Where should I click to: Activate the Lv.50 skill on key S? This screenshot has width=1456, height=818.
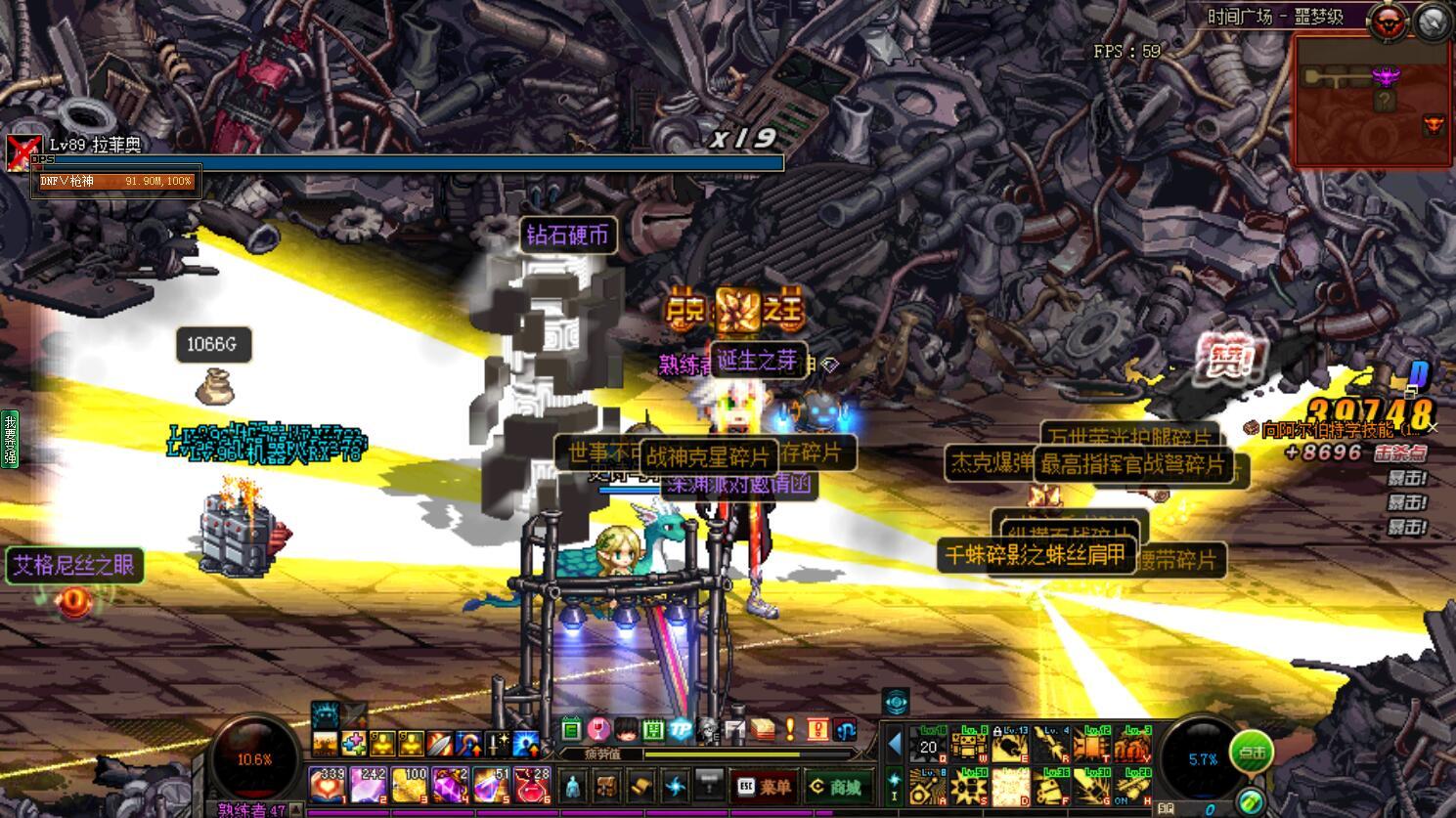(969, 786)
